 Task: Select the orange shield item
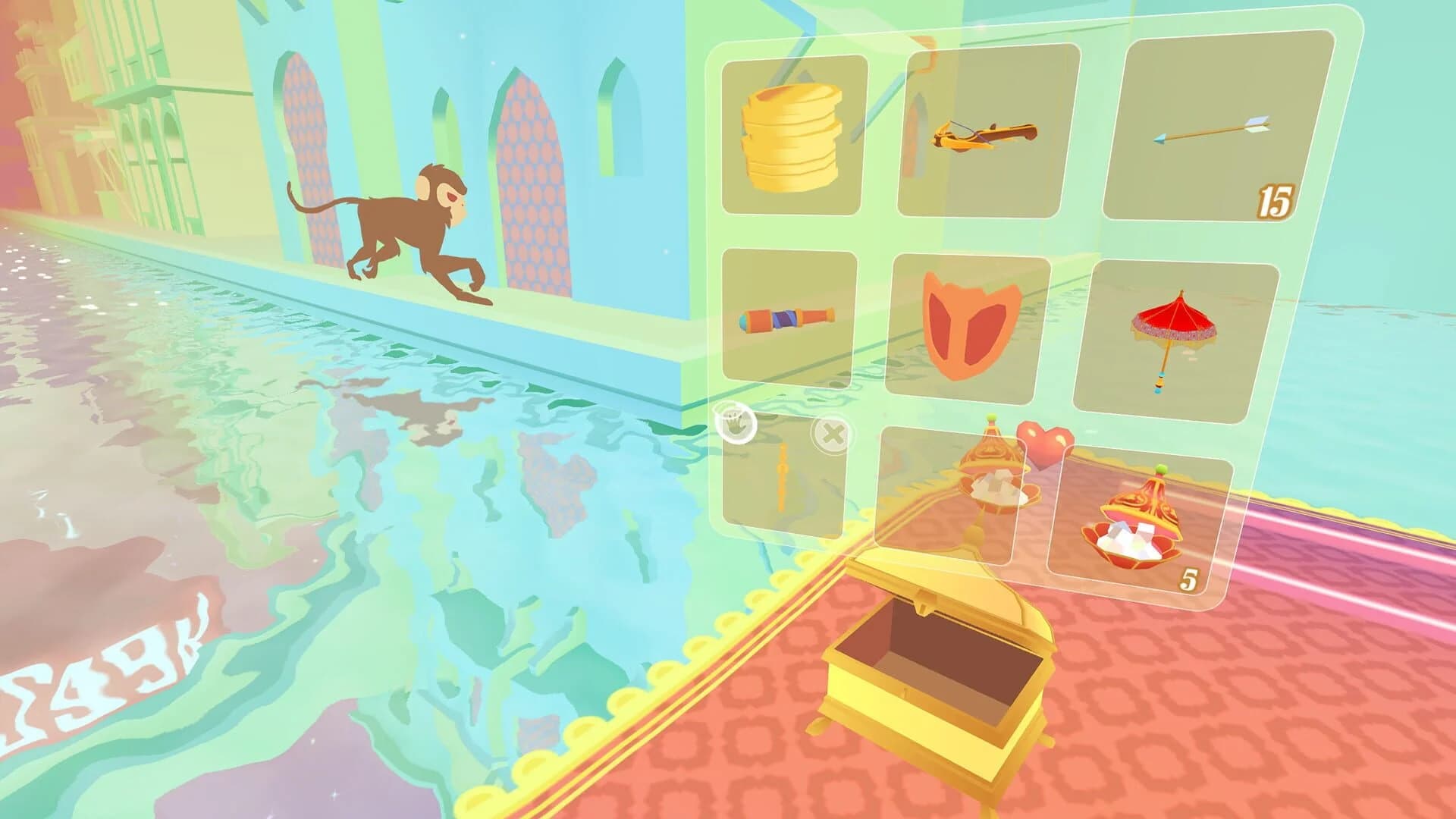(971, 326)
